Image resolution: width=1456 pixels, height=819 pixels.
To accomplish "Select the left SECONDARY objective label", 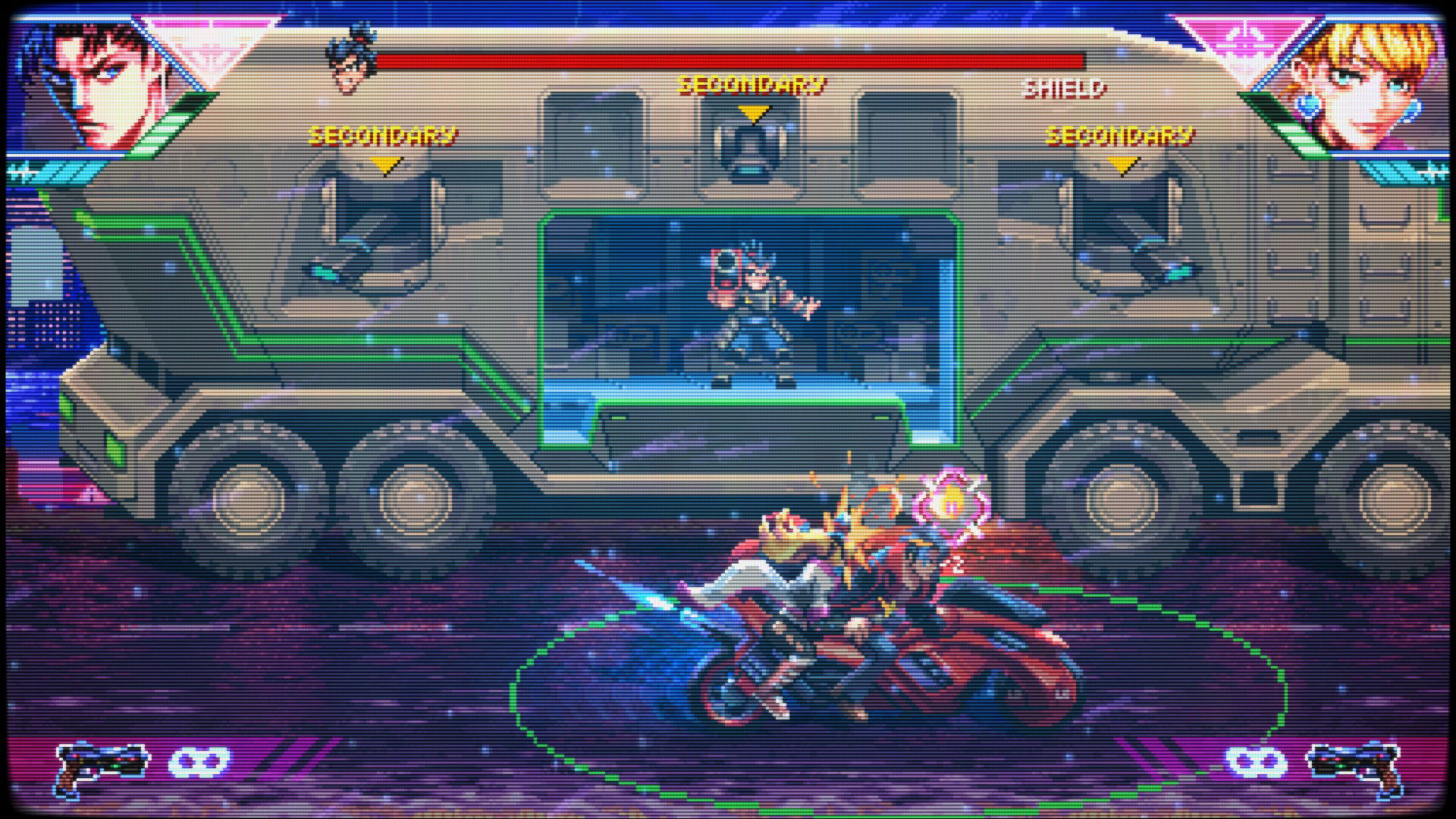I will 383,135.
